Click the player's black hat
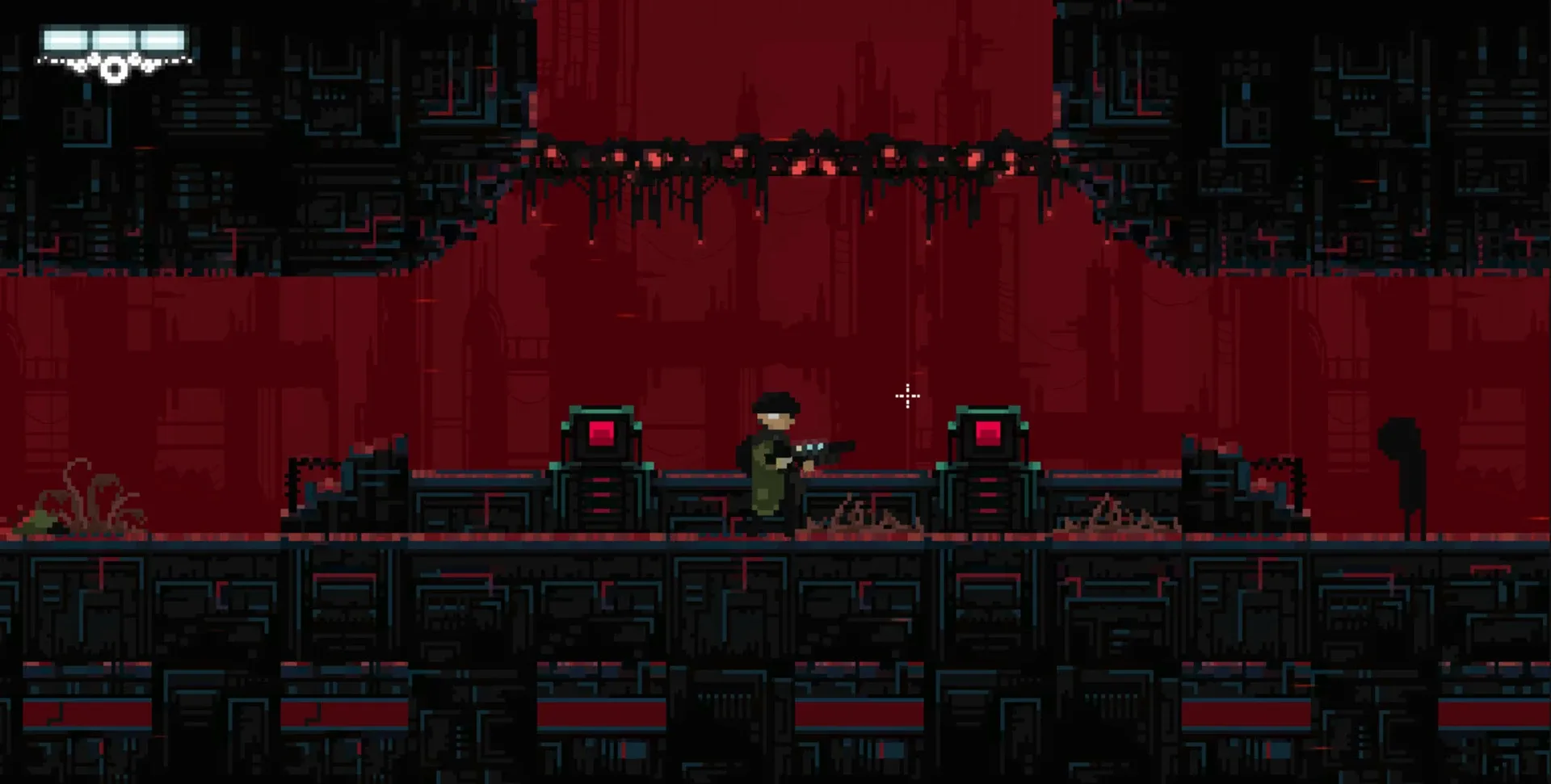This screenshot has width=1551, height=784. 775,403
